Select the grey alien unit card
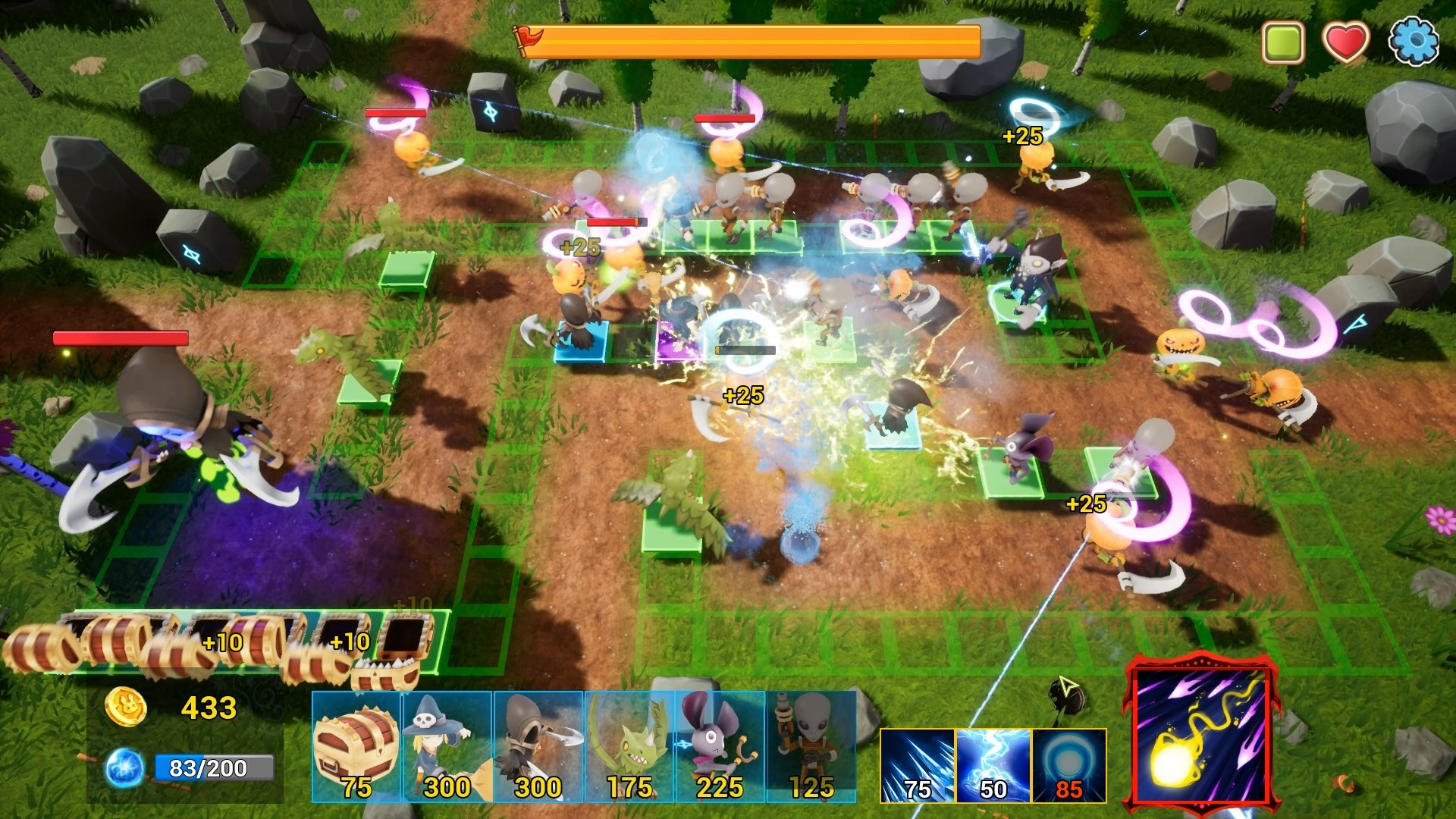1456x819 pixels. 811,746
